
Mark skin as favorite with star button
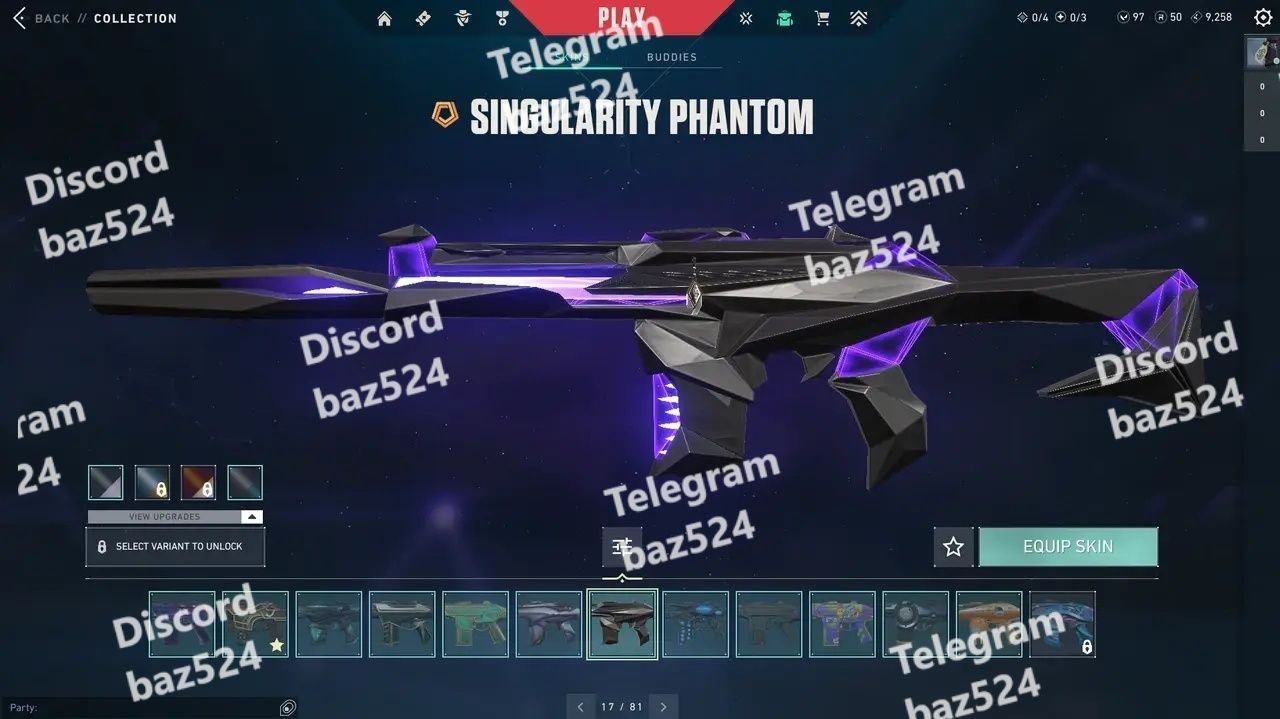pyautogui.click(x=953, y=547)
